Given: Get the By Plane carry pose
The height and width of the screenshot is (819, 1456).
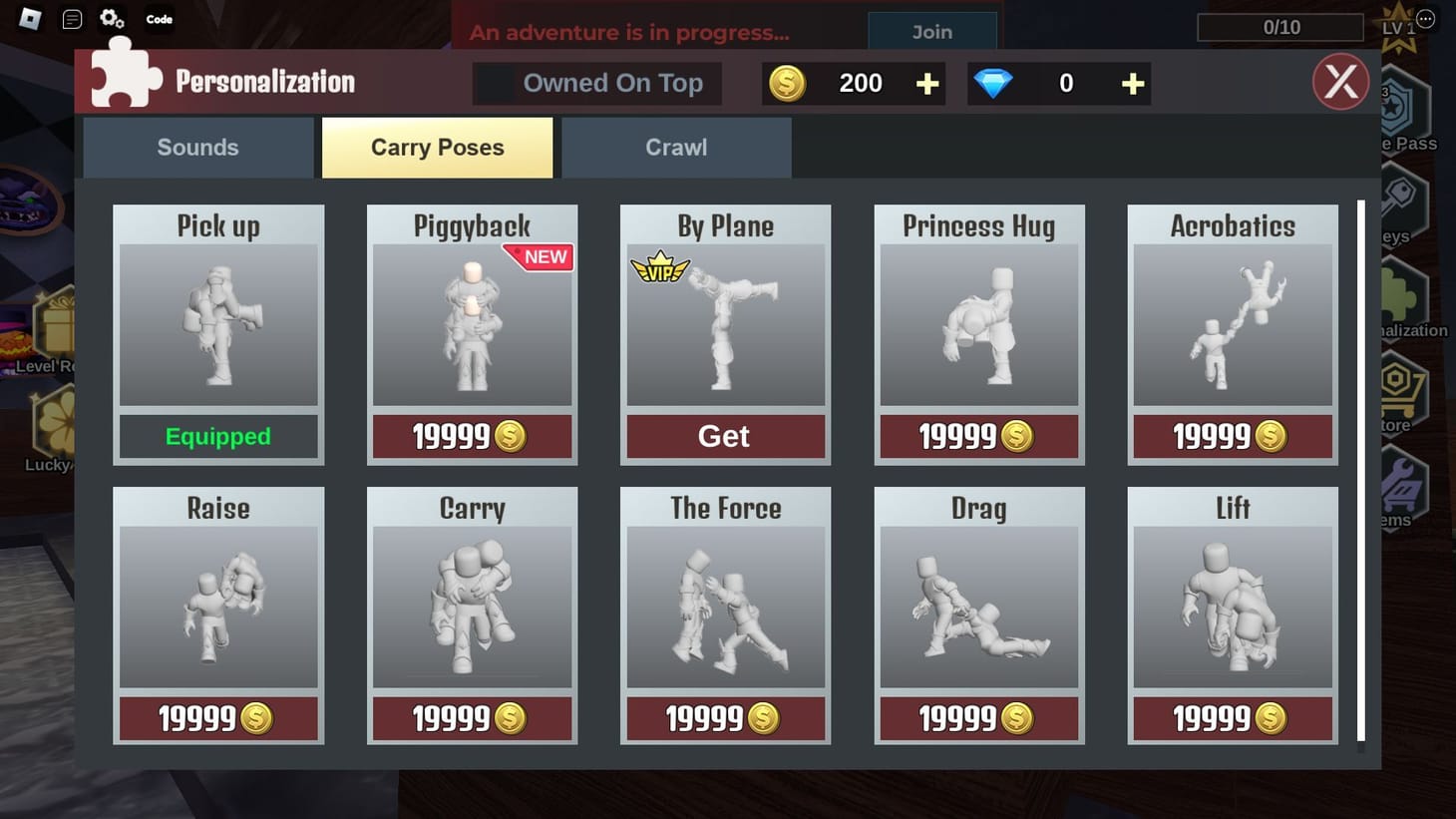Looking at the screenshot, I should coord(725,436).
